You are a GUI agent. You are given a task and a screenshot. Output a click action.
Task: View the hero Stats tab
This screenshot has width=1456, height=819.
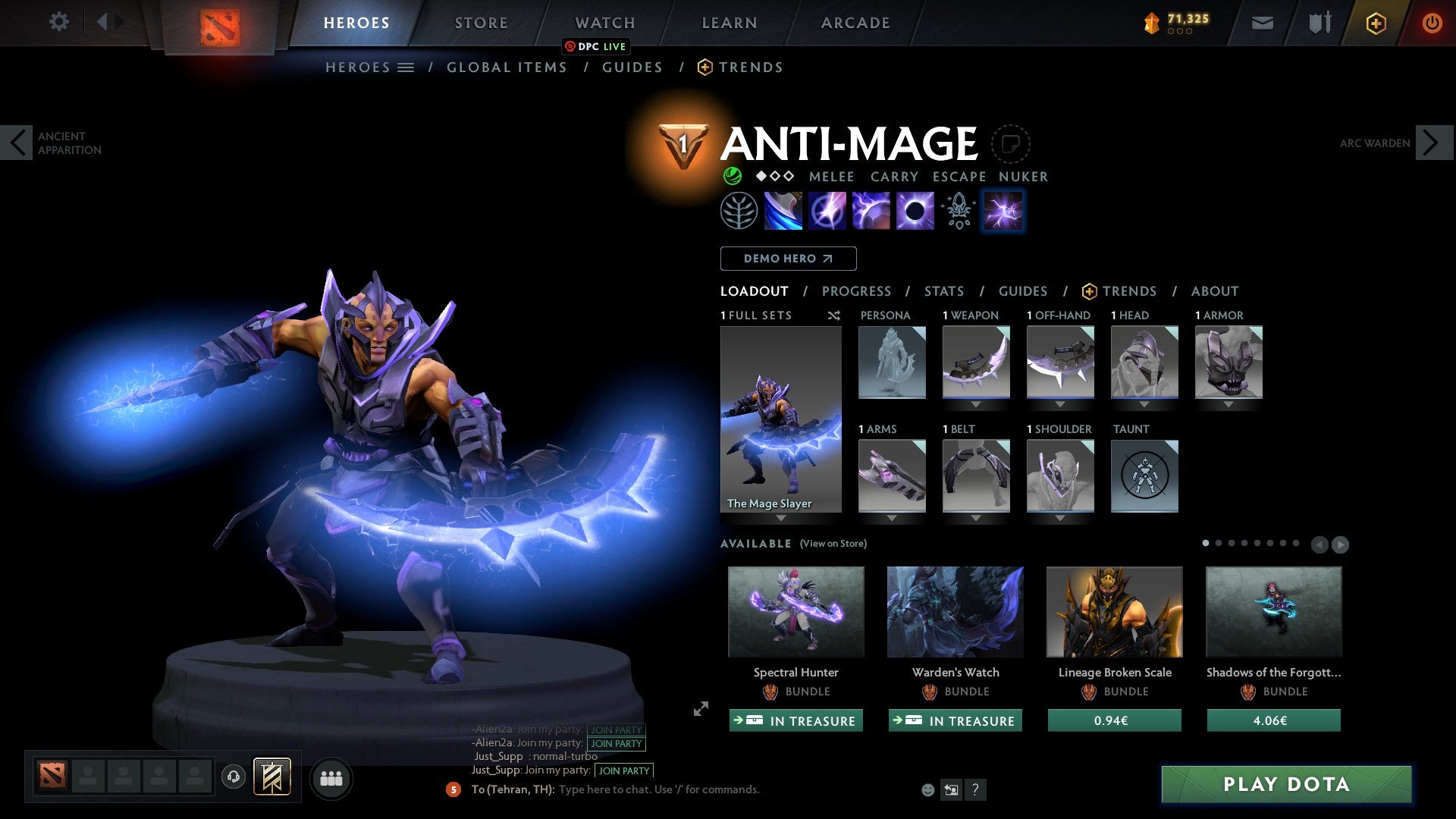point(943,291)
